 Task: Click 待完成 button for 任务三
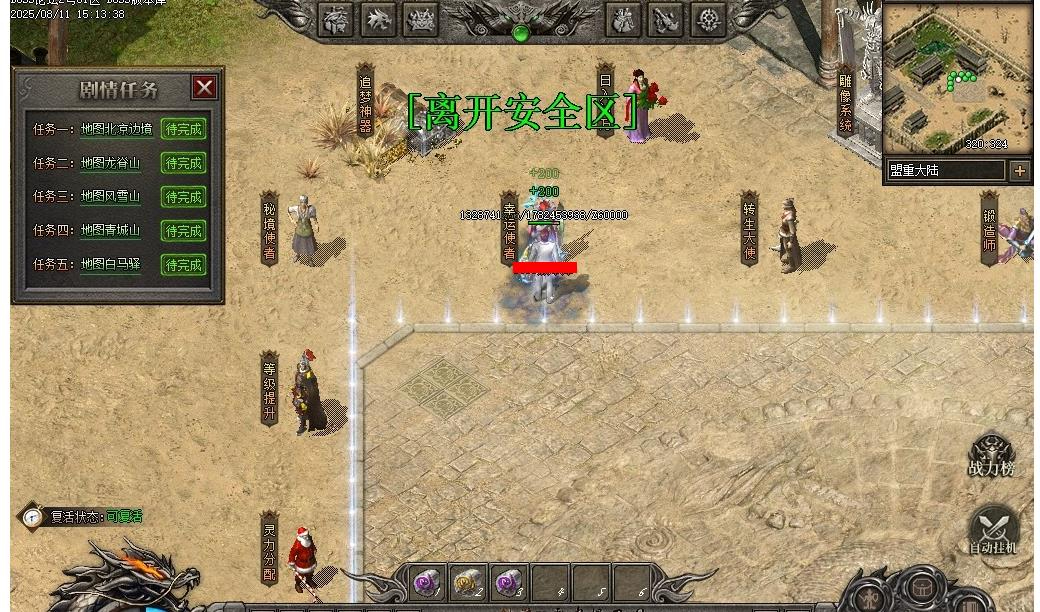[x=184, y=197]
